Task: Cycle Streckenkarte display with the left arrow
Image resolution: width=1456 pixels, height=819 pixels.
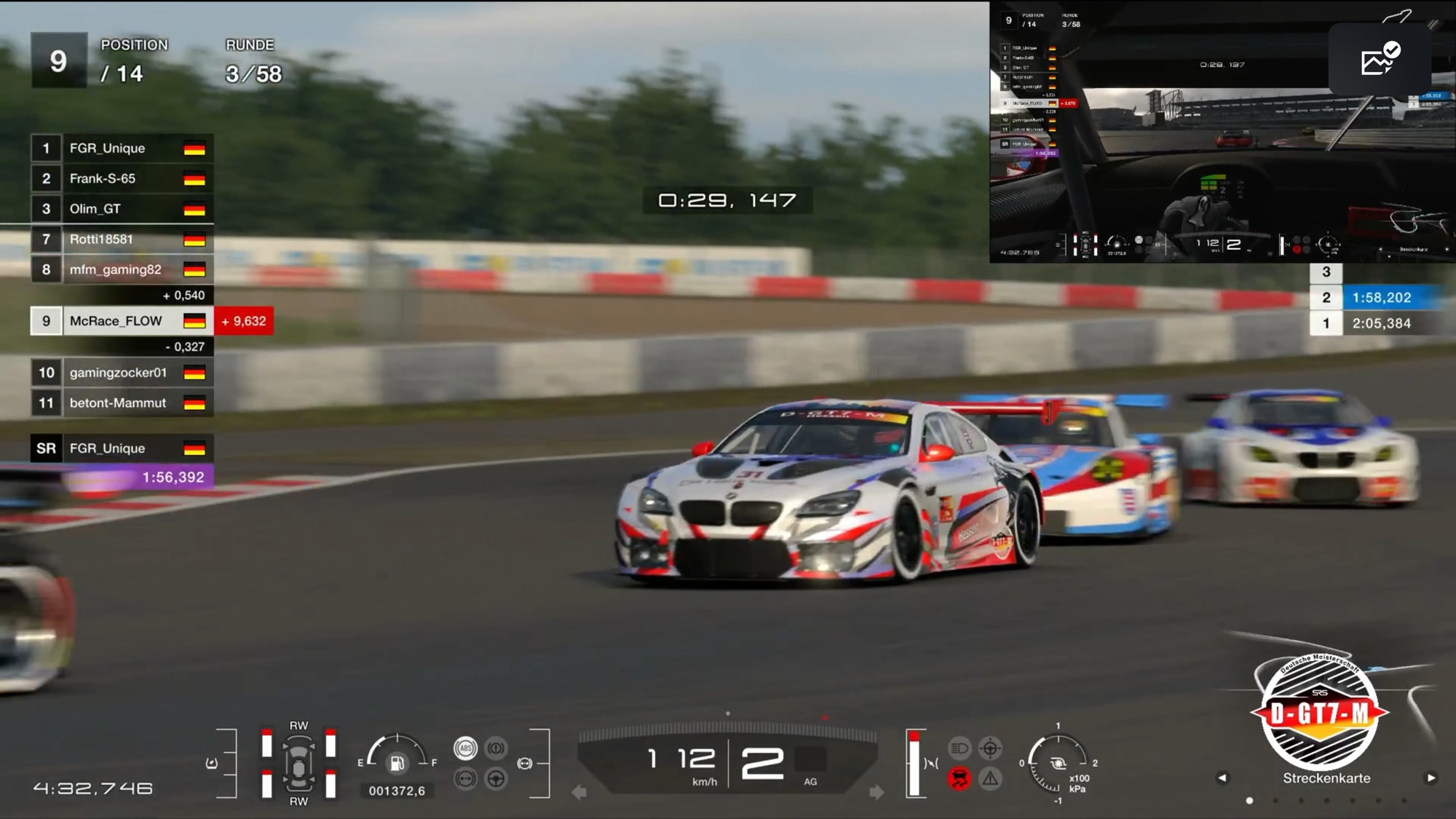Action: click(1222, 778)
